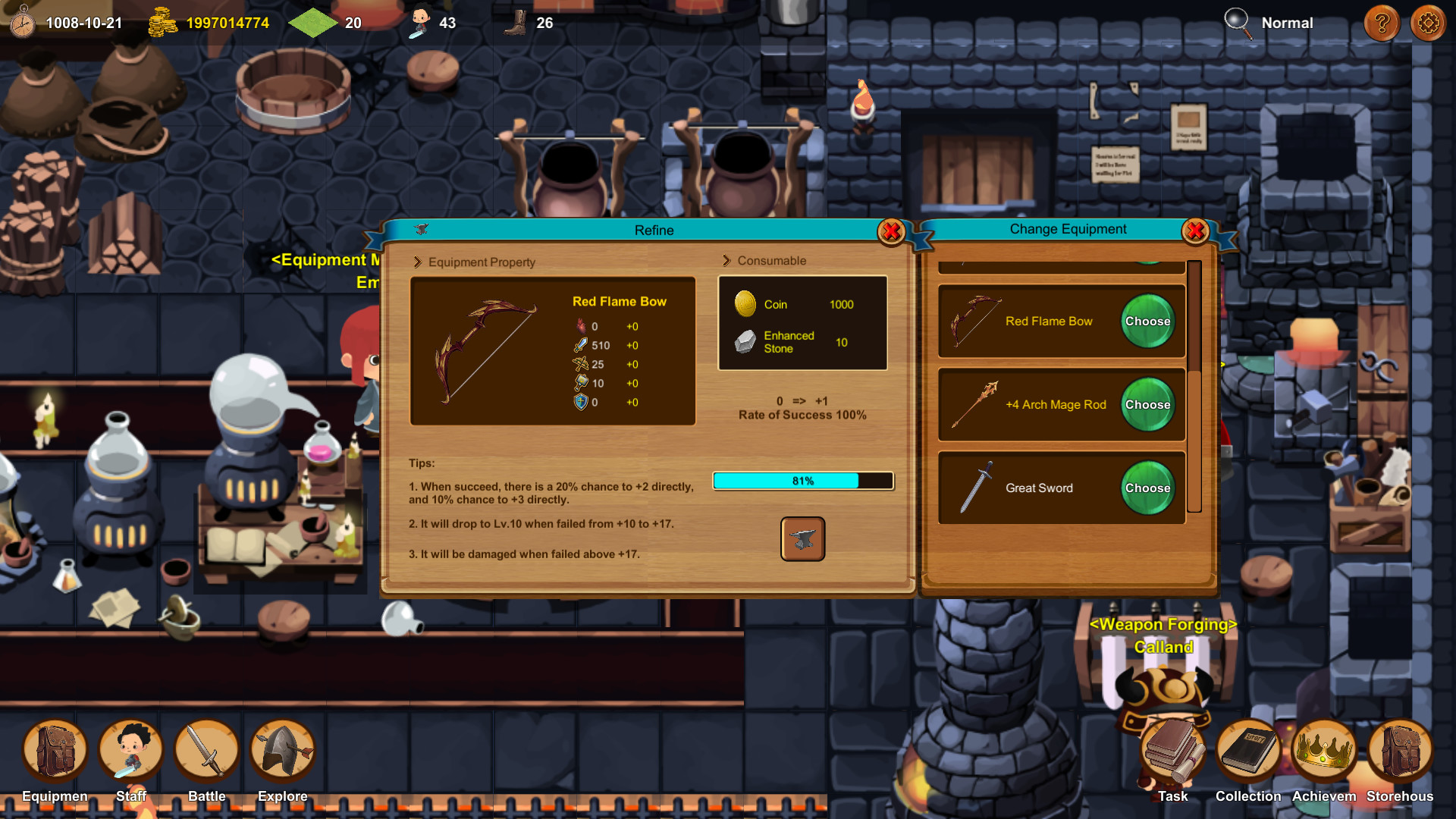Choose the +4 Arch Mage Rod
Screen dimensions: 1456x819
tap(1147, 404)
